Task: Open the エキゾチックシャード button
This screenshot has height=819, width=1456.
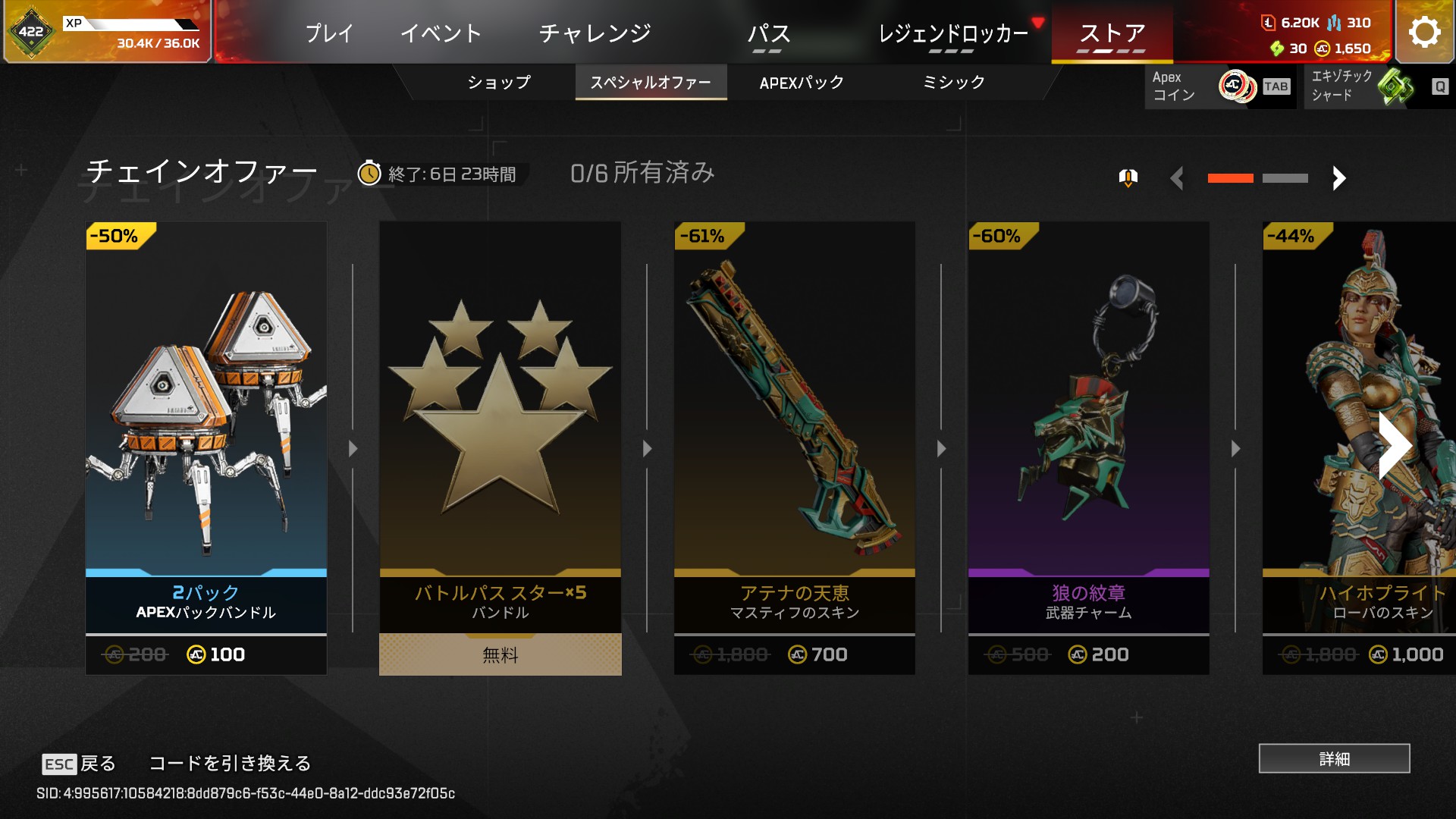Action: click(1377, 86)
